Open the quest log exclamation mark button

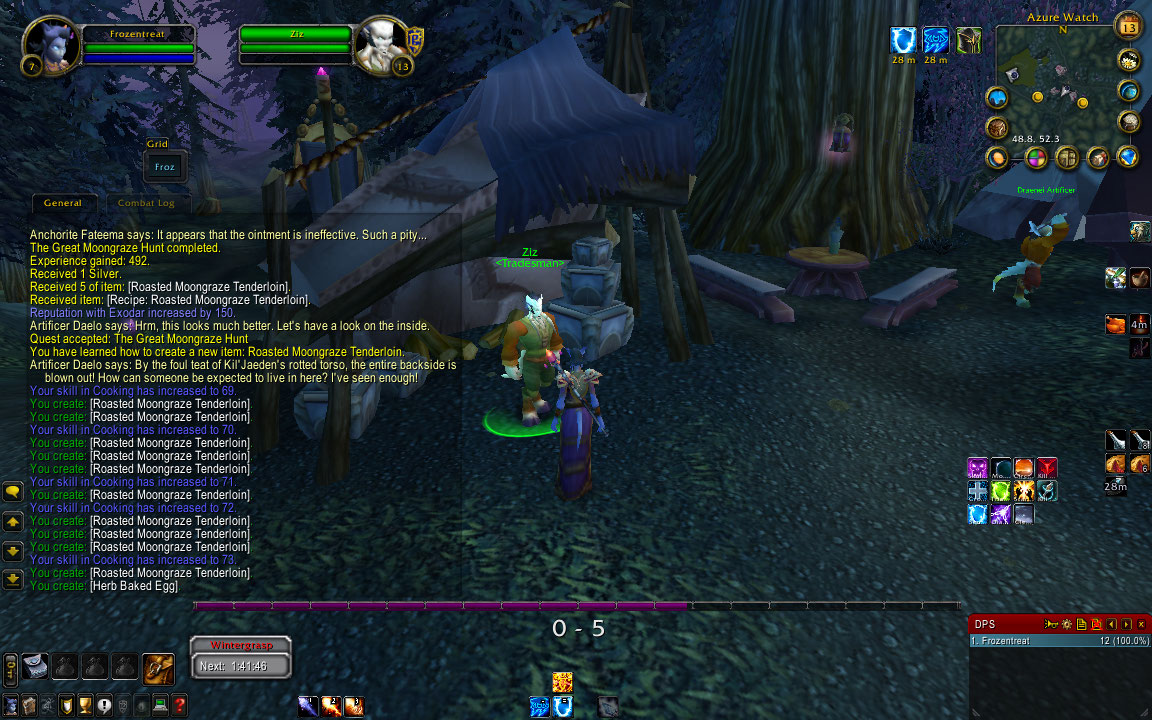[105, 705]
